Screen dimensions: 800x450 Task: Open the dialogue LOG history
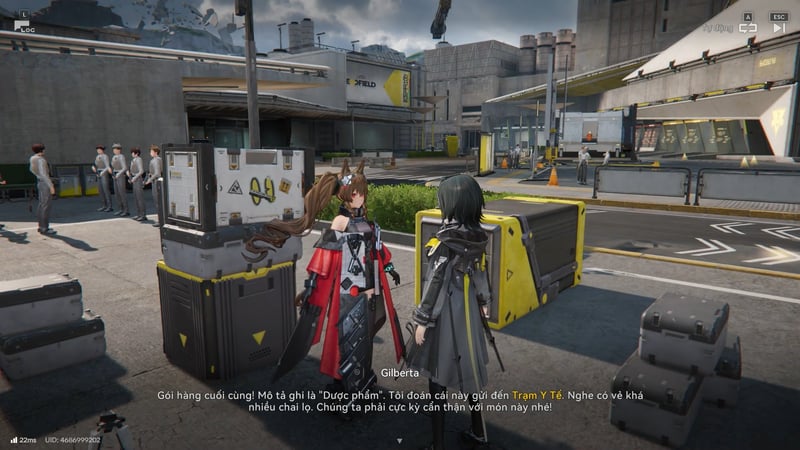(21, 25)
